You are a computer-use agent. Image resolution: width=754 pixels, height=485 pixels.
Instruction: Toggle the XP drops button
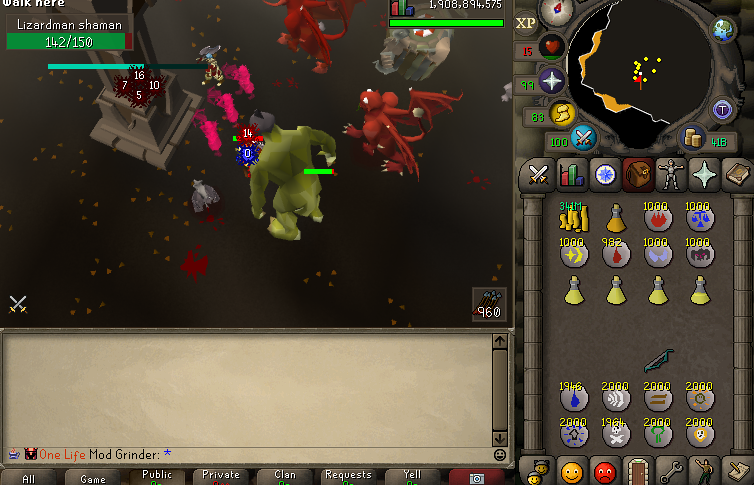526,22
